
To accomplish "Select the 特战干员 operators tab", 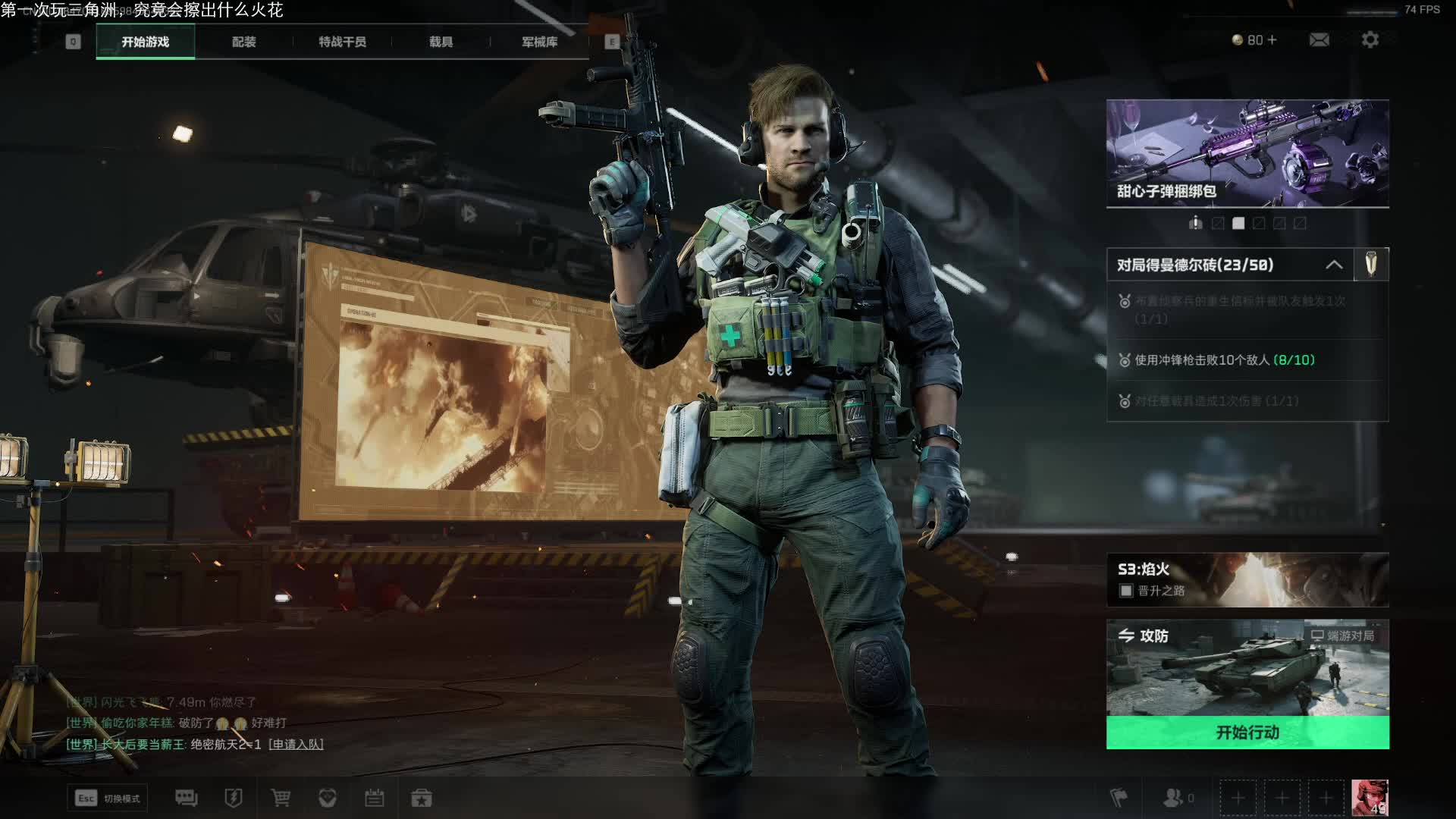I will [342, 42].
